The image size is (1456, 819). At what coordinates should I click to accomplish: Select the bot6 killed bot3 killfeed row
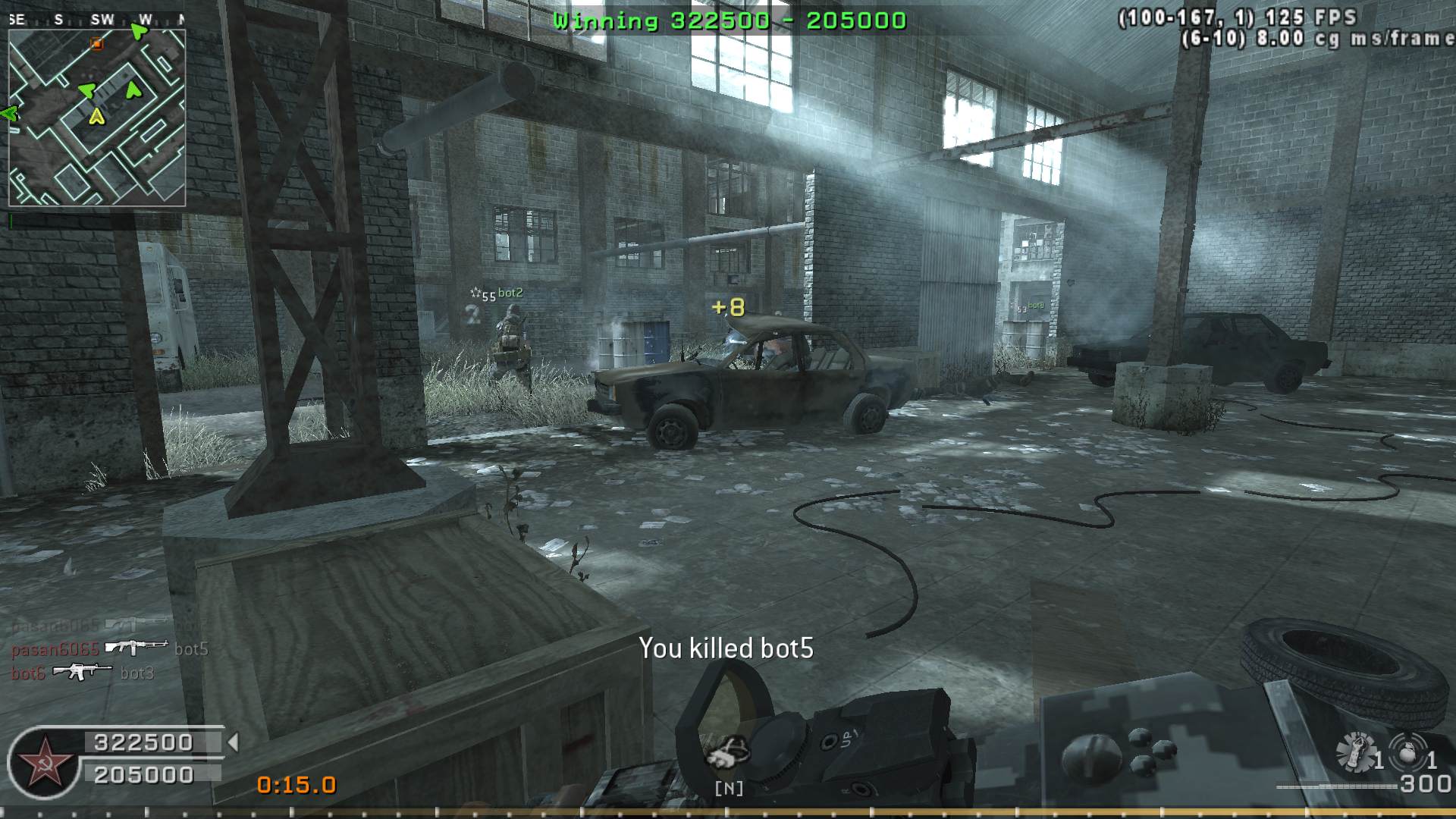pyautogui.click(x=83, y=673)
